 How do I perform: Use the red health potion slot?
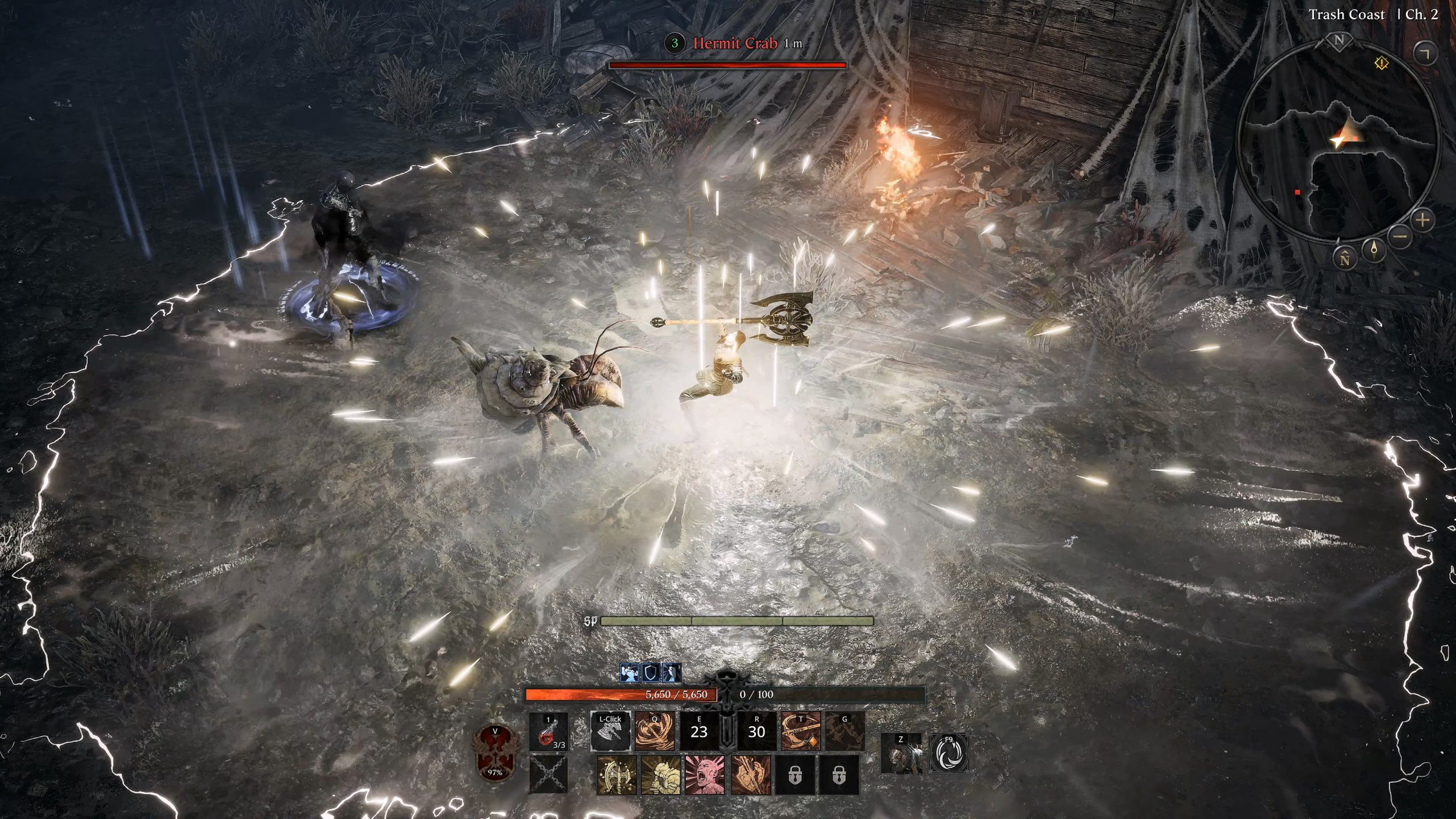click(x=548, y=731)
